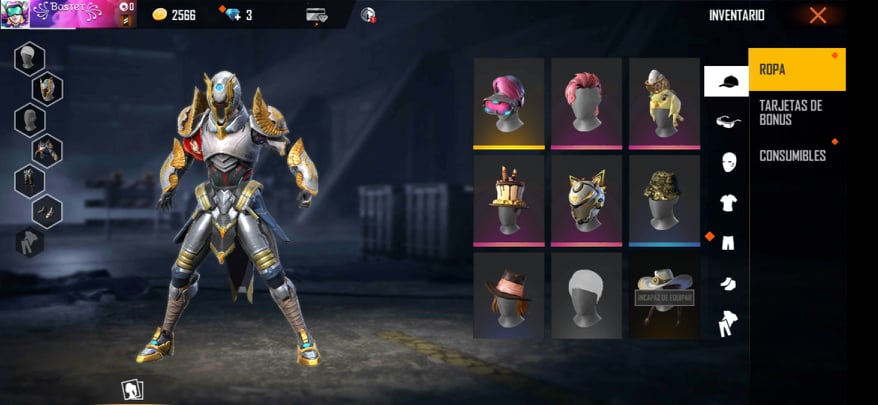Choose the gold and white cat-ear helmet
Image resolution: width=878 pixels, height=405 pixels.
point(587,199)
